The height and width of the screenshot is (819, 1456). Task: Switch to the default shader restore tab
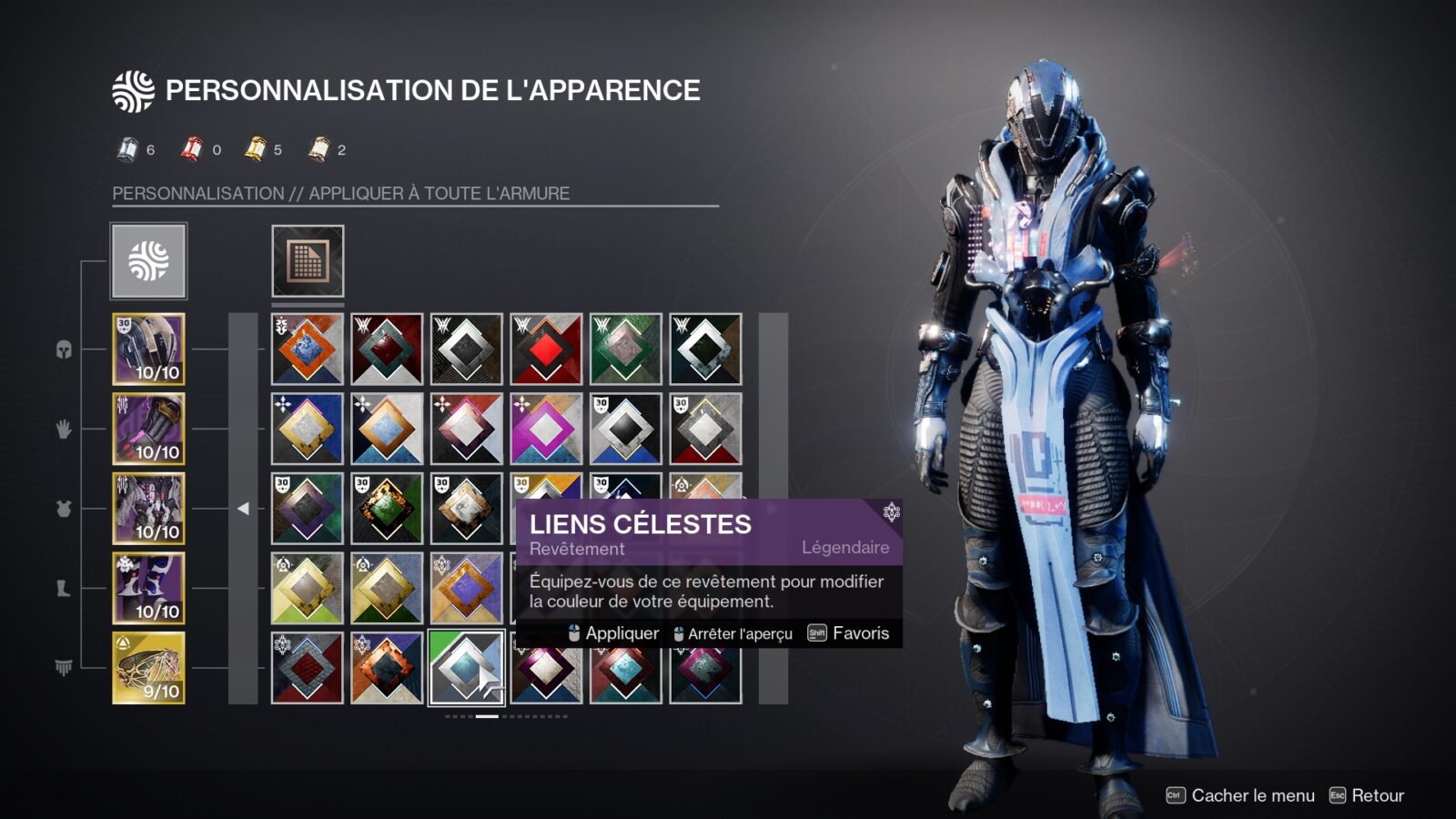[307, 259]
